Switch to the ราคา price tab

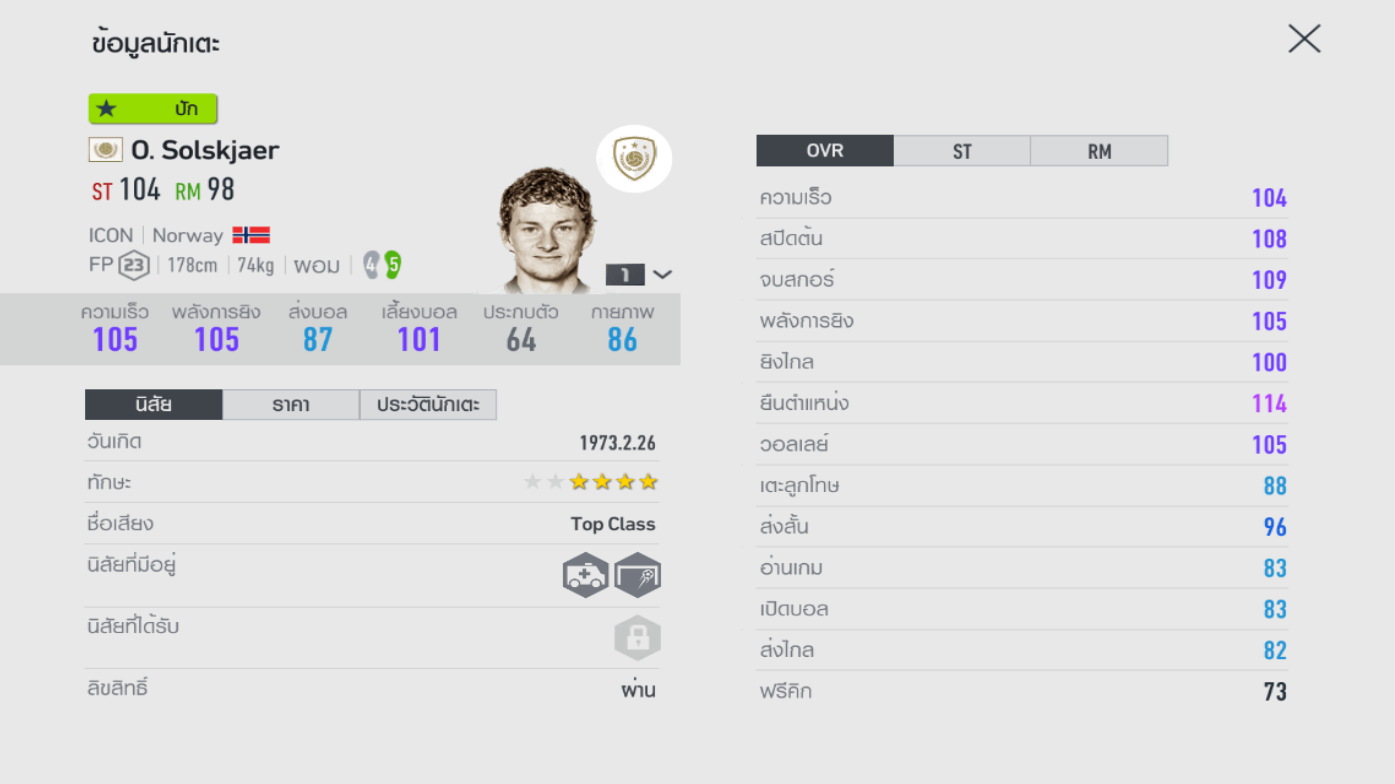click(290, 404)
